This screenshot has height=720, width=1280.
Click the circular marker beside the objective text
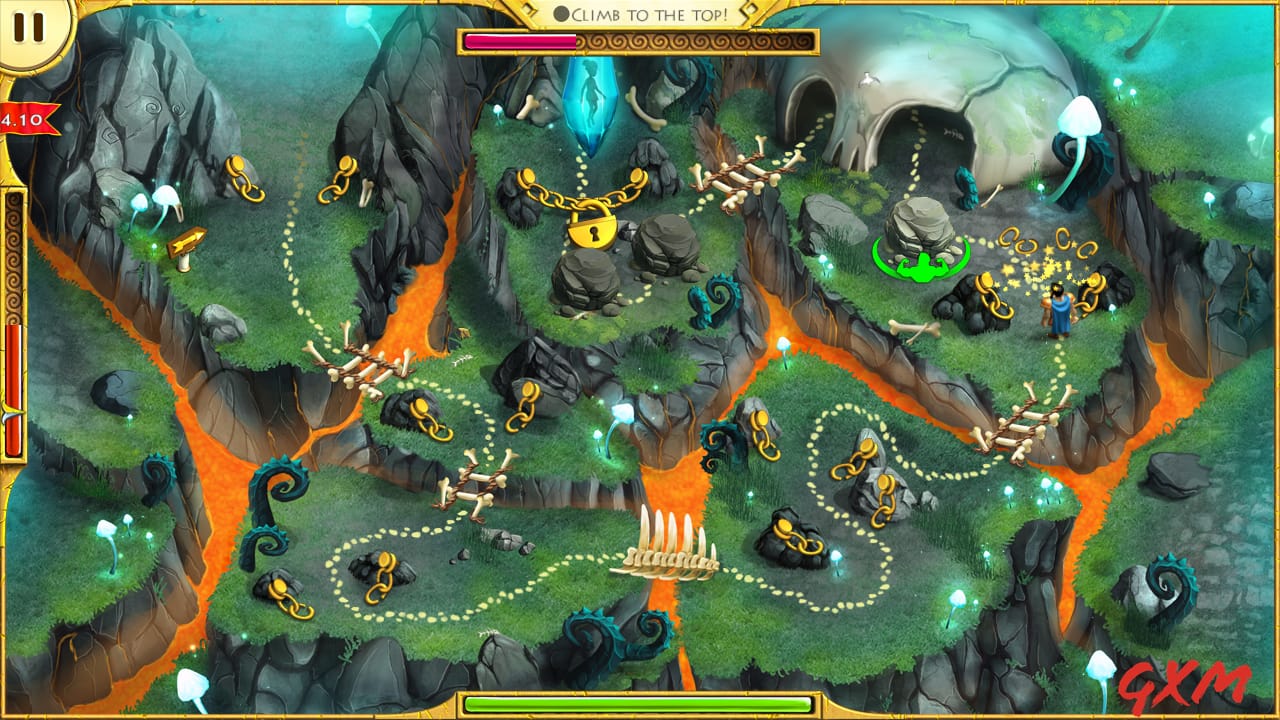565,13
